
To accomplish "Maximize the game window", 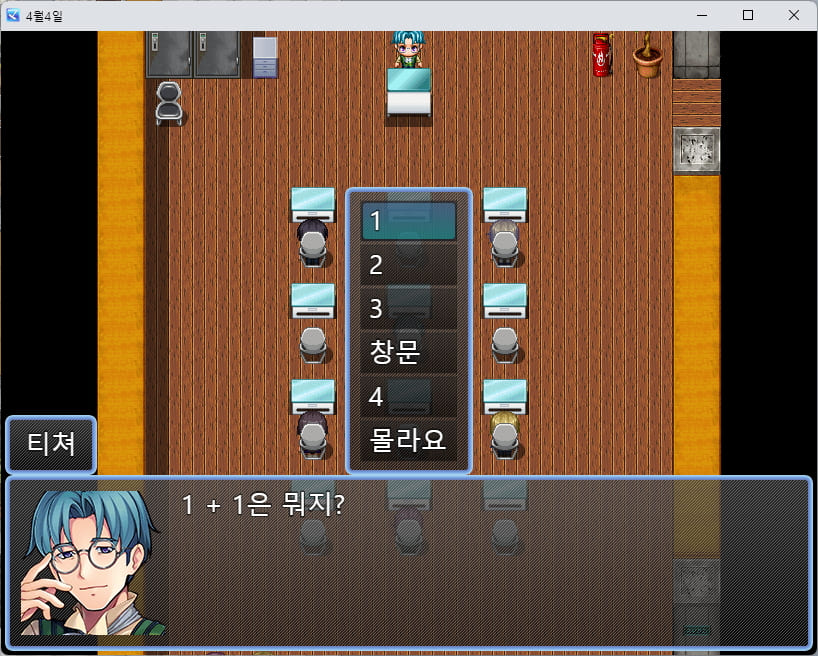I will (x=748, y=15).
